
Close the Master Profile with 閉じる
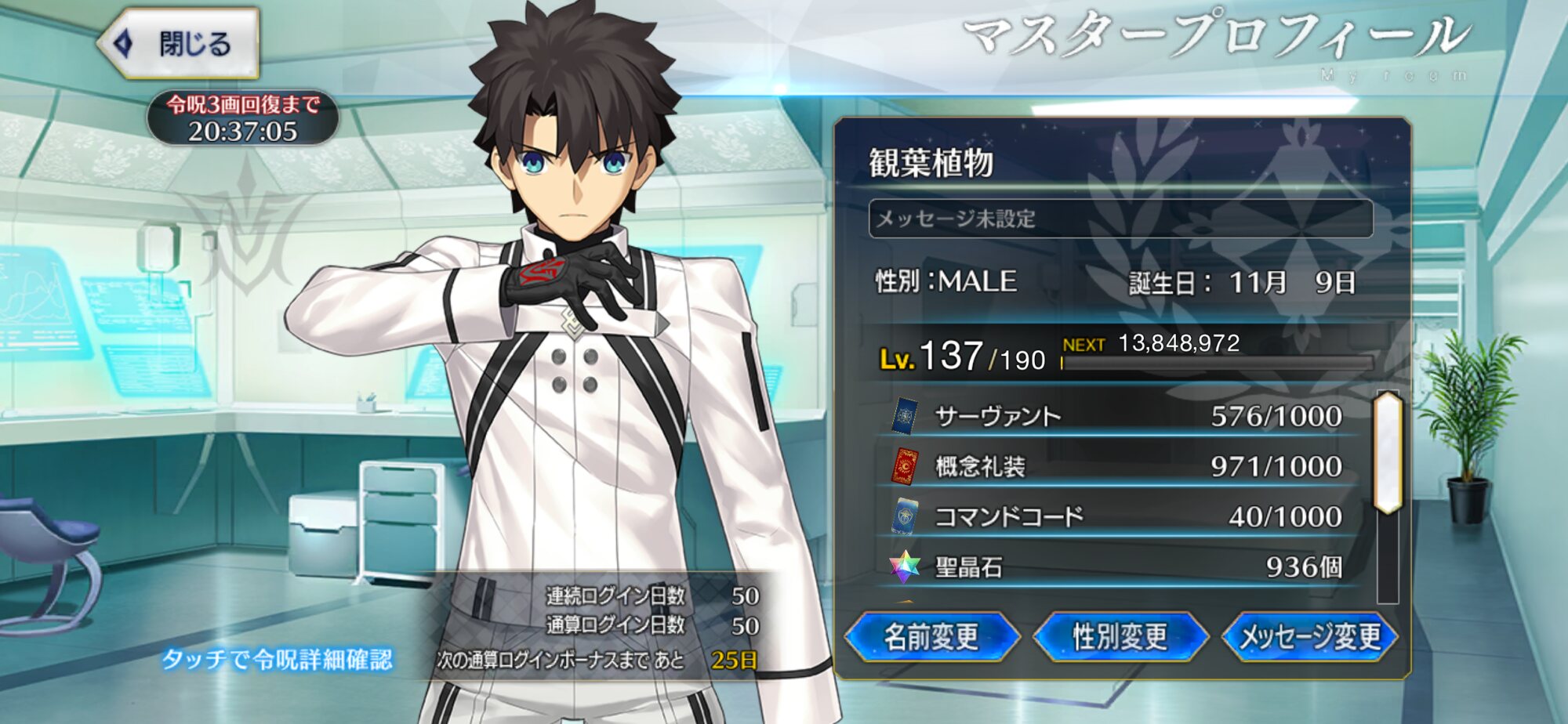click(x=180, y=44)
